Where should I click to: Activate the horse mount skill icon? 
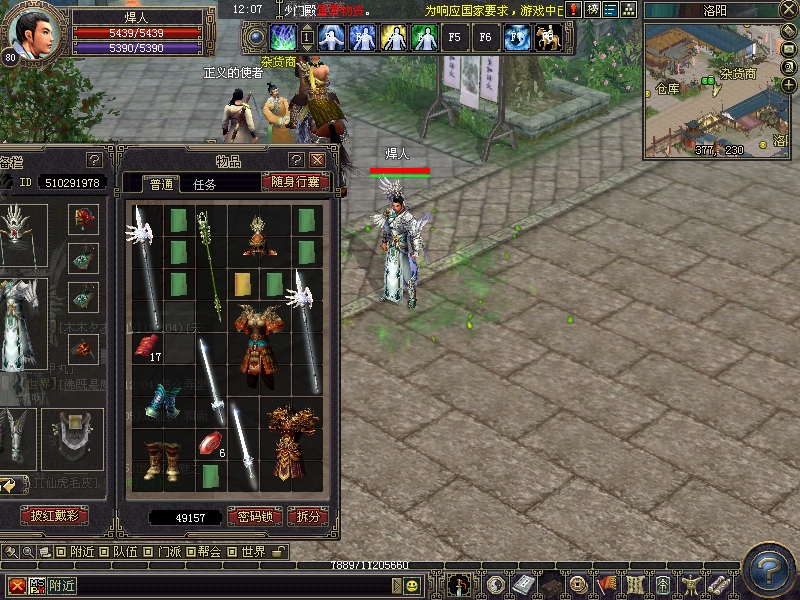(548, 38)
